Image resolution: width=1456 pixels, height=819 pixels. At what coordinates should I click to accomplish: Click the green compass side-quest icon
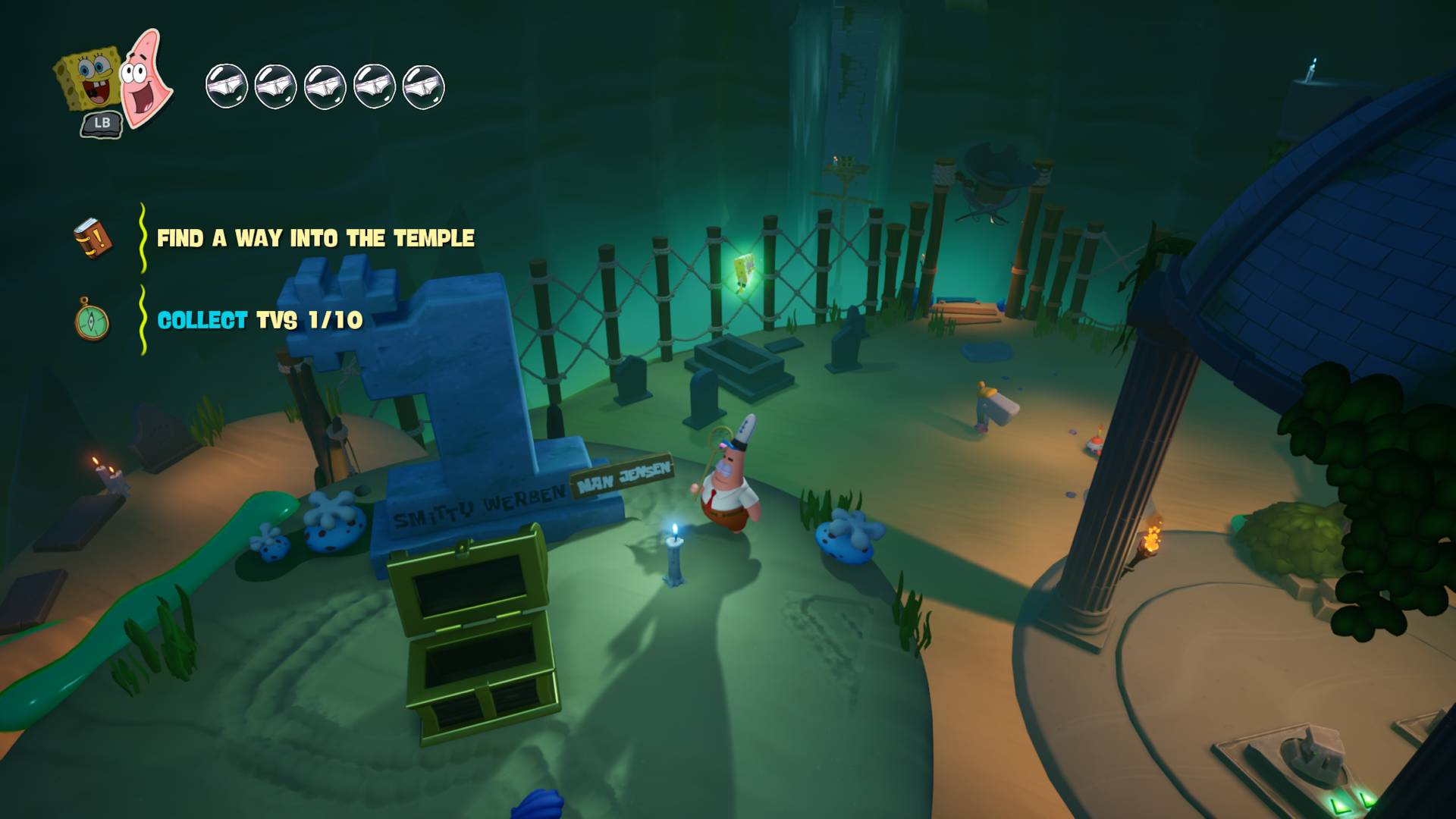click(93, 320)
